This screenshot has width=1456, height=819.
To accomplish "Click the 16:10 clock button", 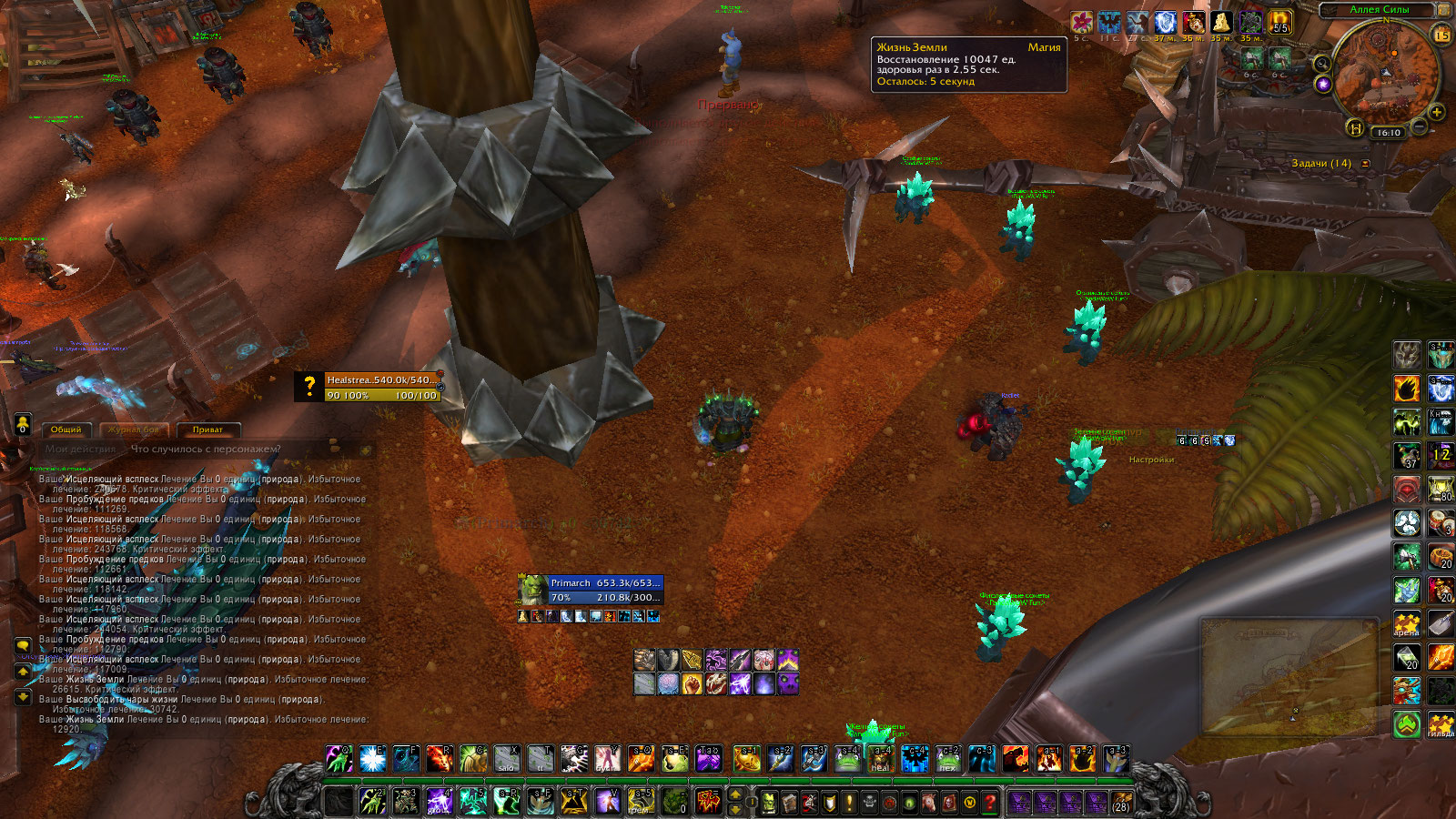I will [1389, 133].
